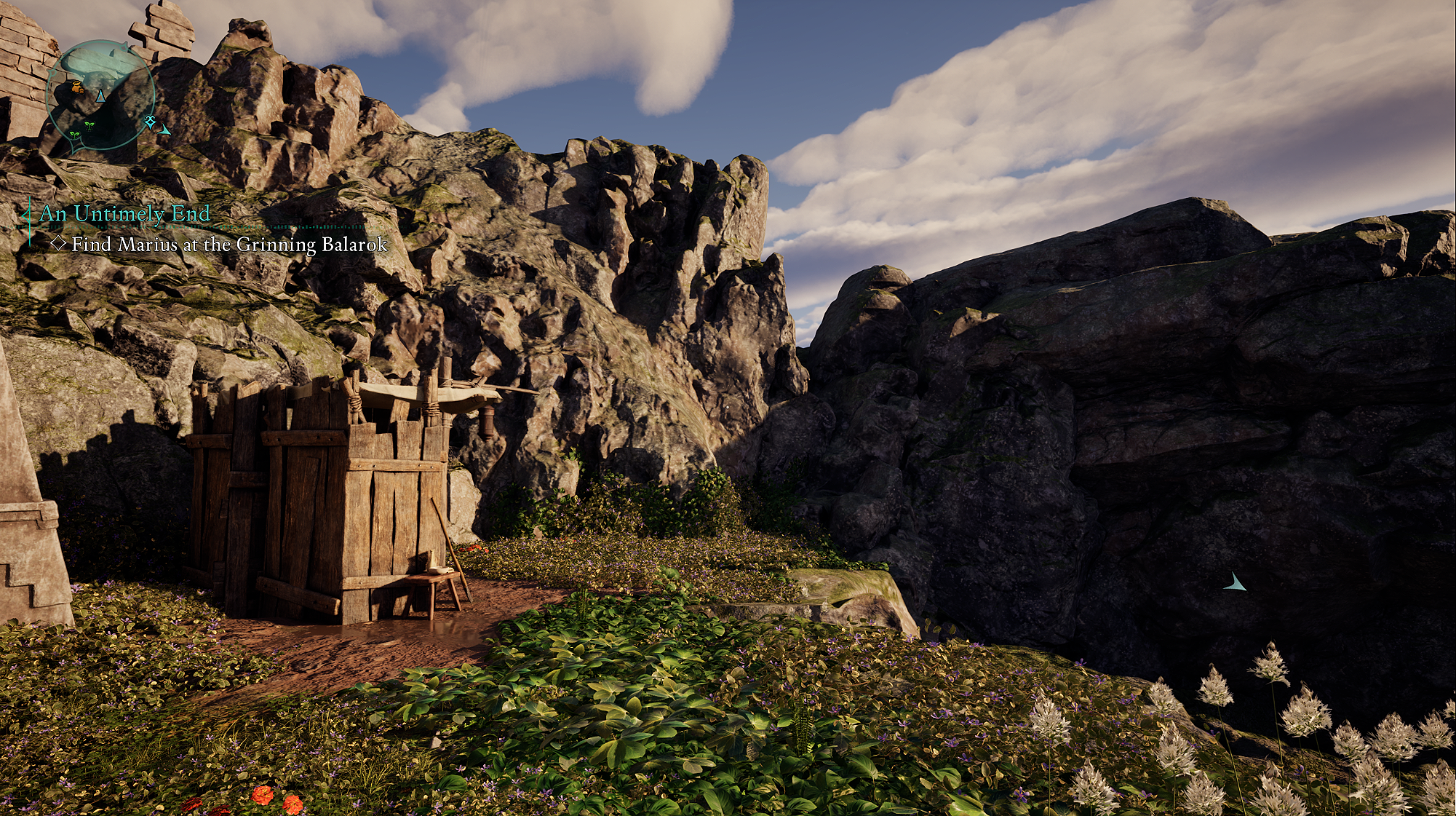This screenshot has width=1456, height=816.
Task: Select the orange coin pouch merchant marker
Action: click(x=78, y=88)
